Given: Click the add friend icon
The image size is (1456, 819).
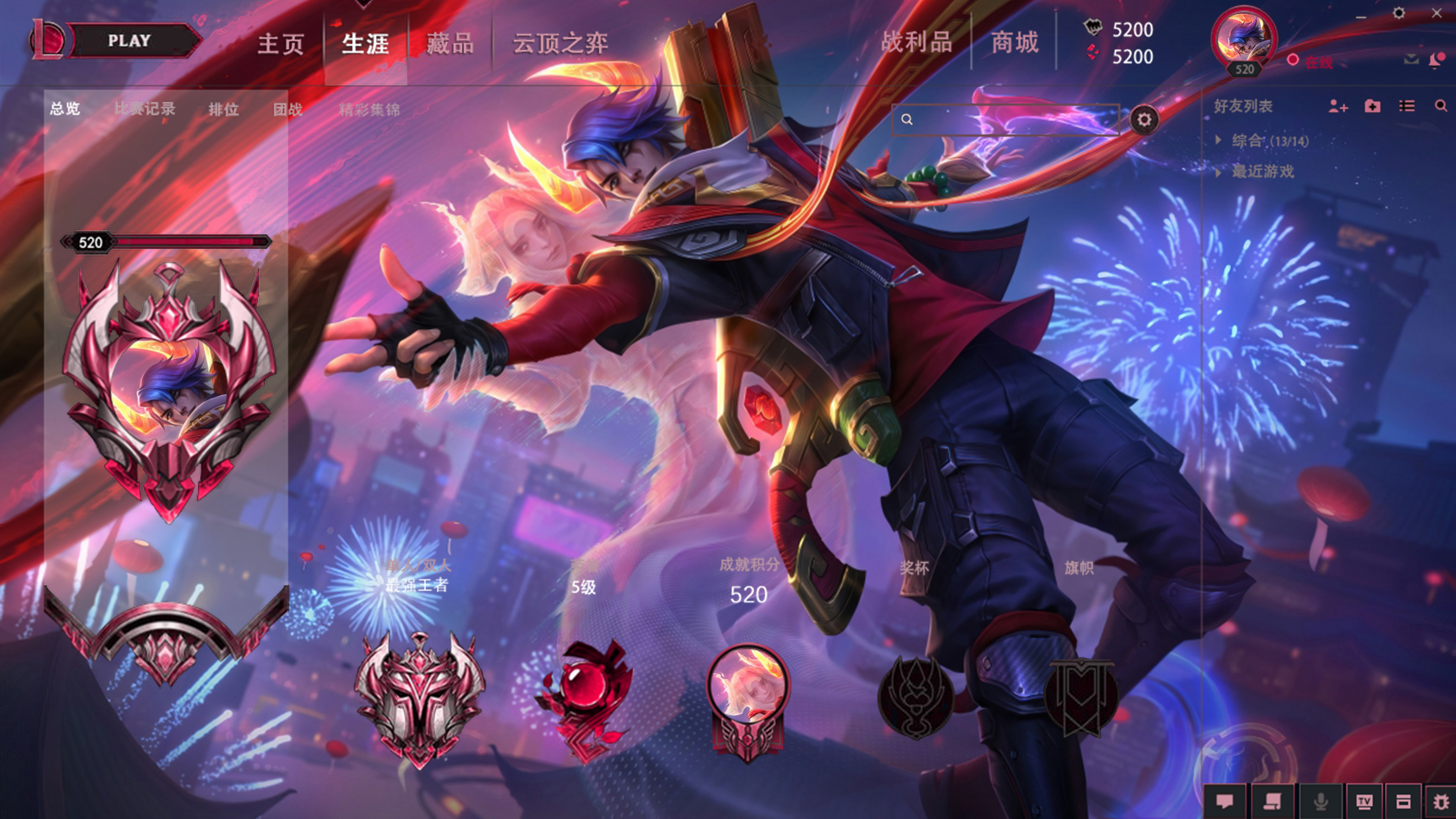Looking at the screenshot, I should (1338, 106).
